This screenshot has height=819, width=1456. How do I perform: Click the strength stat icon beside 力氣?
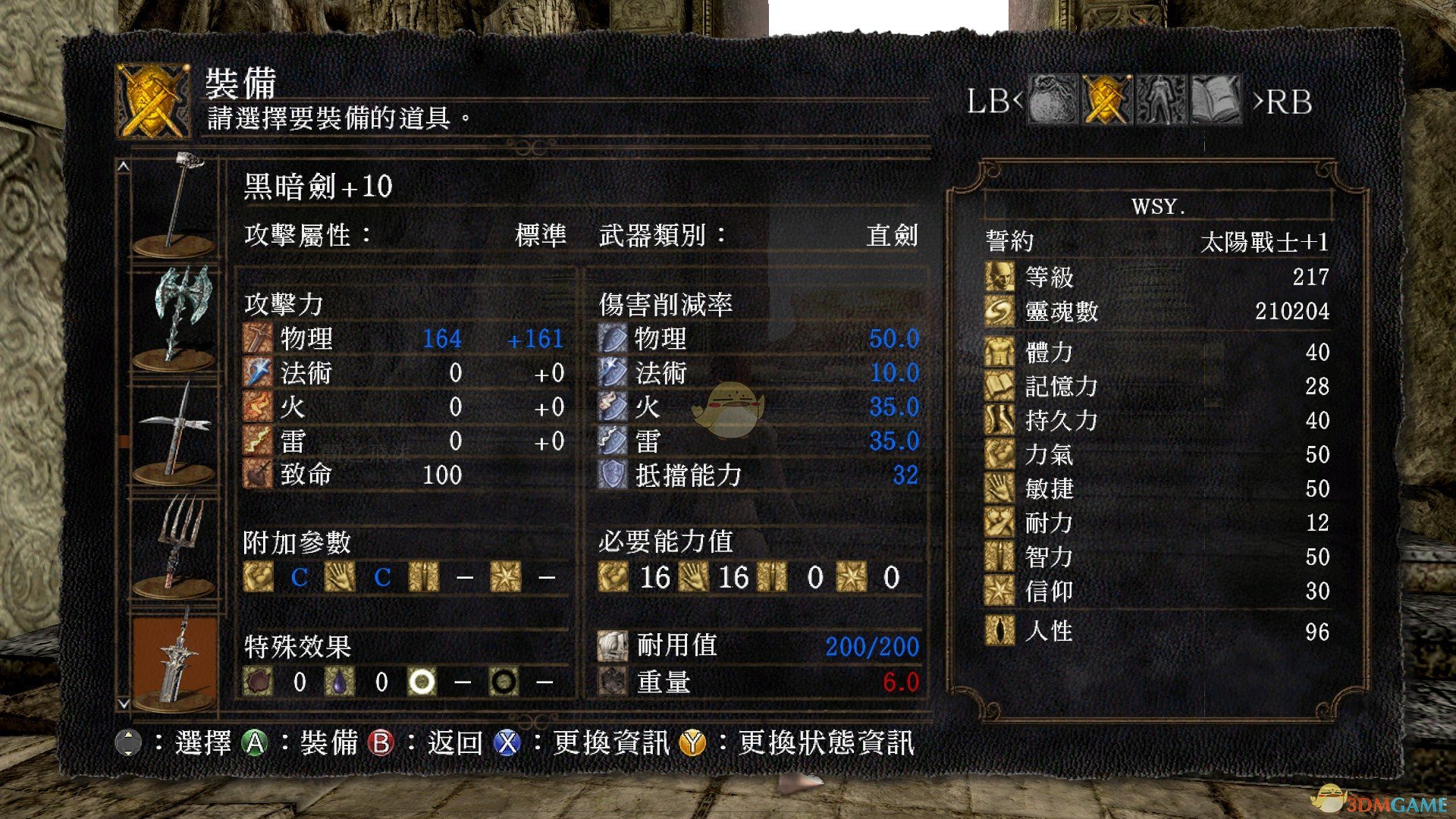coord(999,455)
